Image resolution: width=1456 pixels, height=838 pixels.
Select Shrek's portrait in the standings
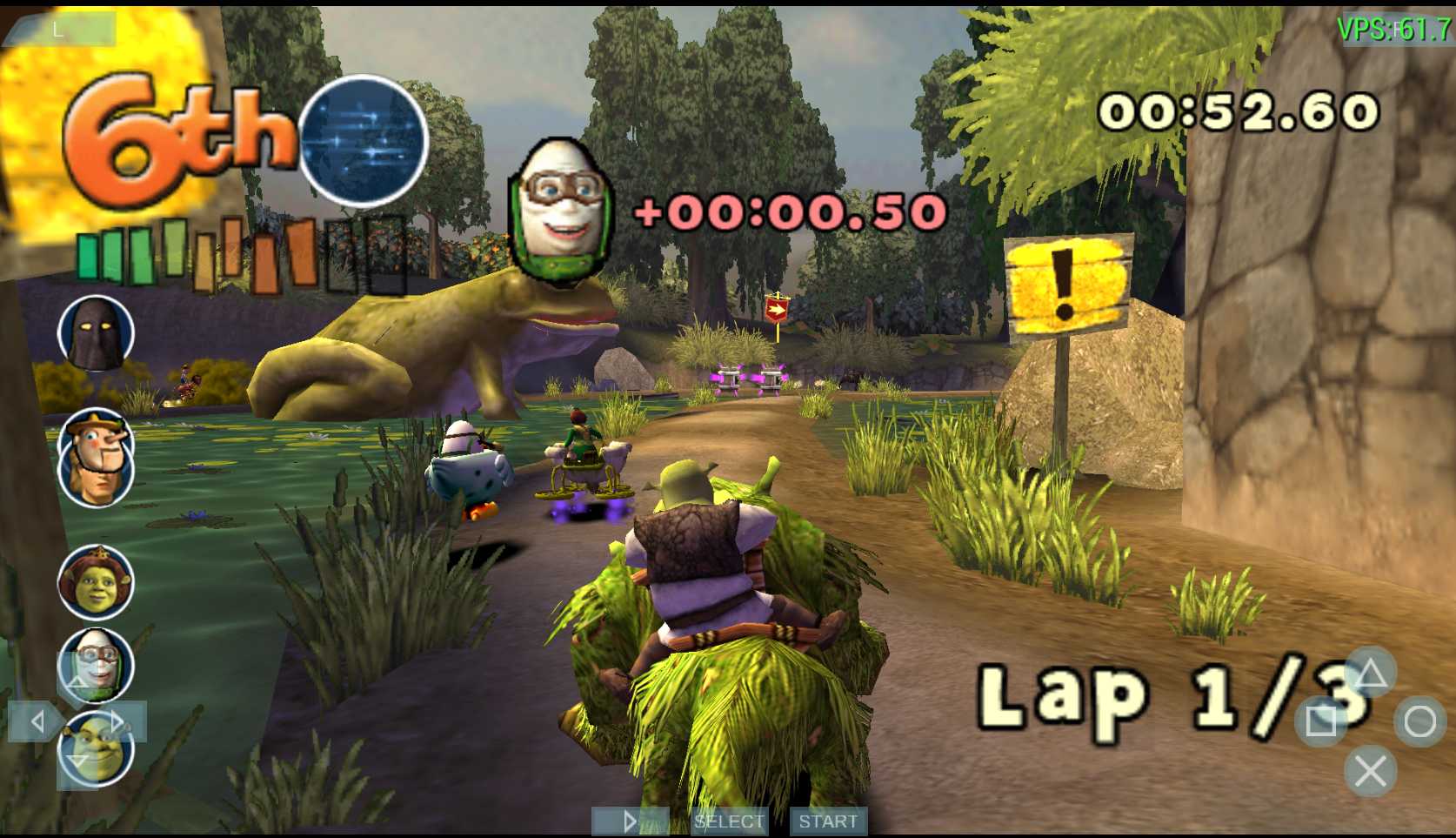tap(97, 748)
